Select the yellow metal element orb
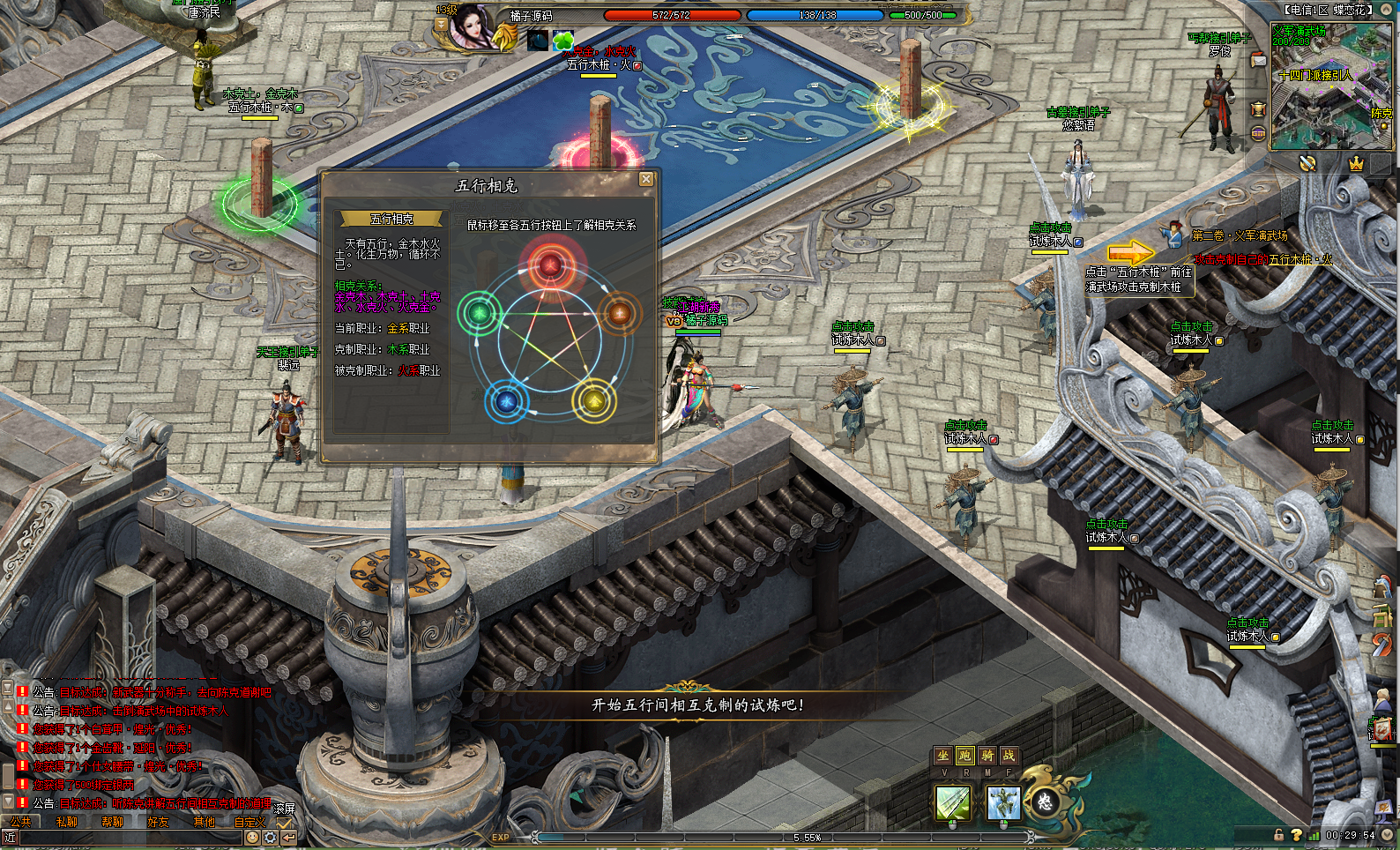This screenshot has width=1400, height=850. pos(595,401)
